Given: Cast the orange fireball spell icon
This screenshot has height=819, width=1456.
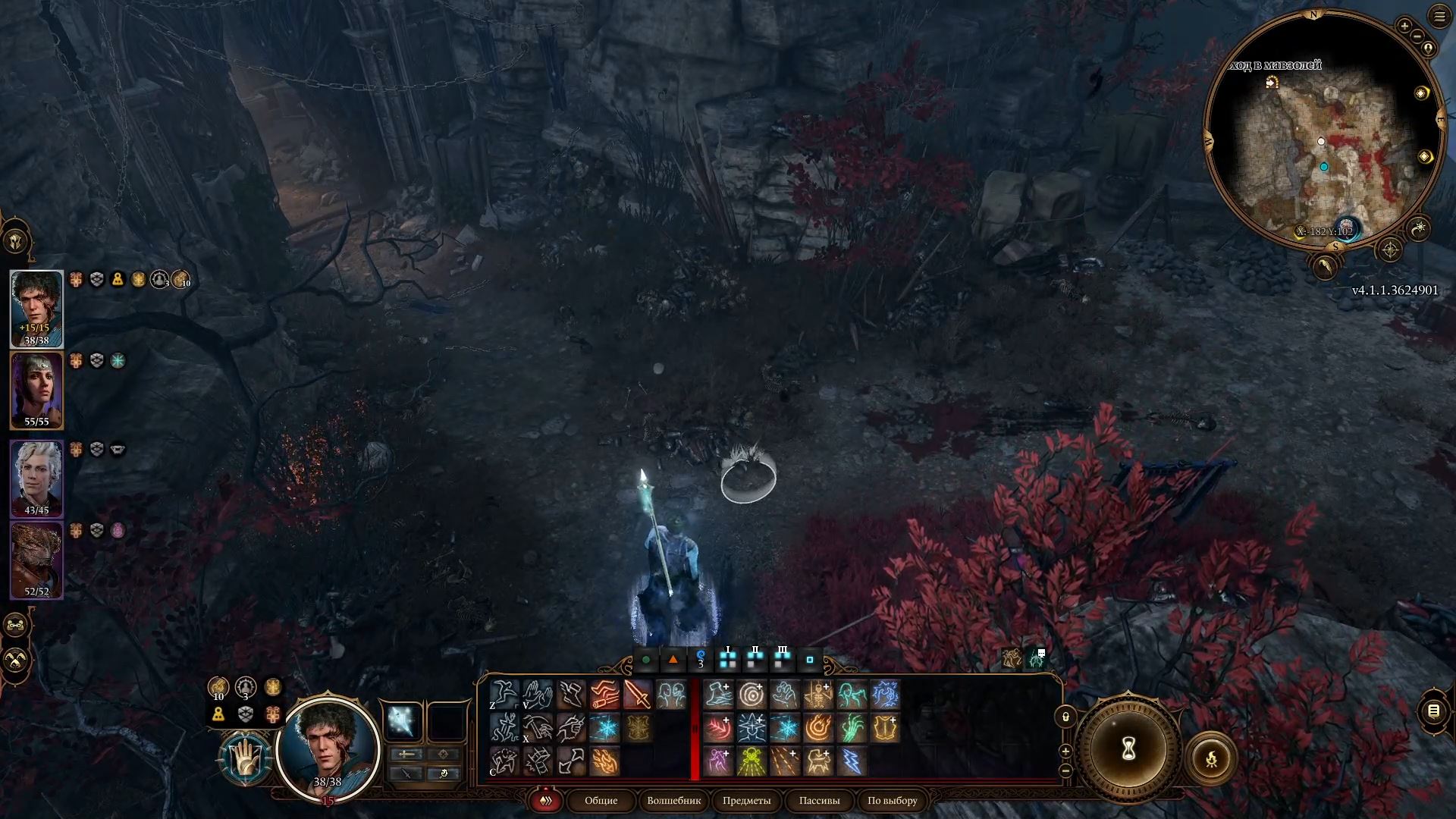Looking at the screenshot, I should coord(818,728).
